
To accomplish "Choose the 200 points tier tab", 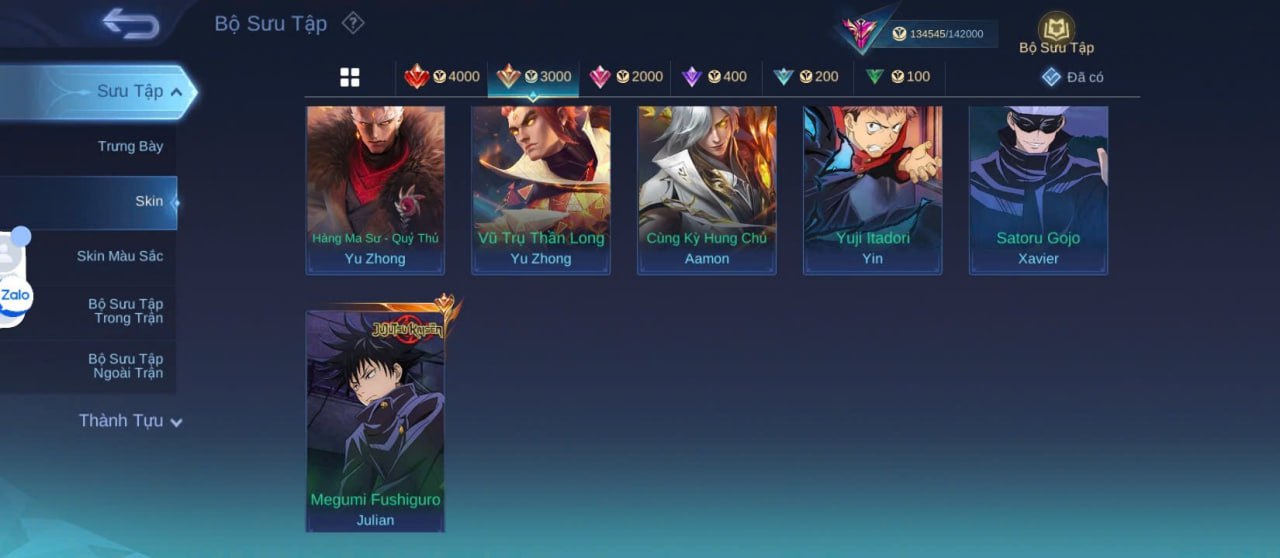I will click(806, 77).
